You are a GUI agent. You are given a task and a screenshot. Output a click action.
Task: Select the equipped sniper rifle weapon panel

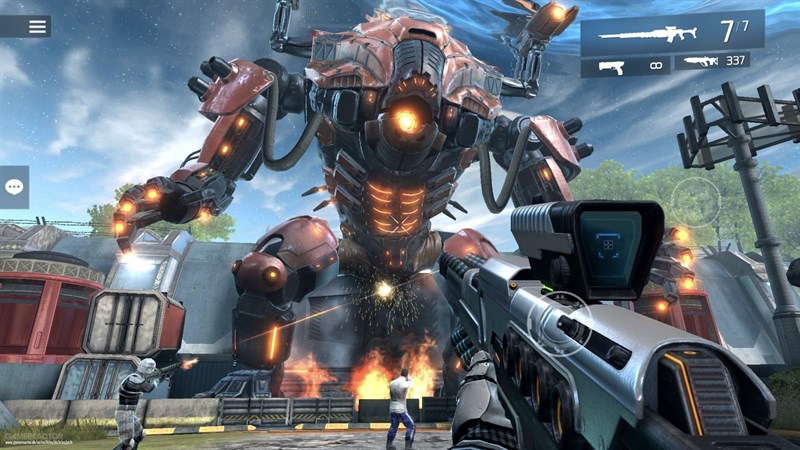point(672,31)
